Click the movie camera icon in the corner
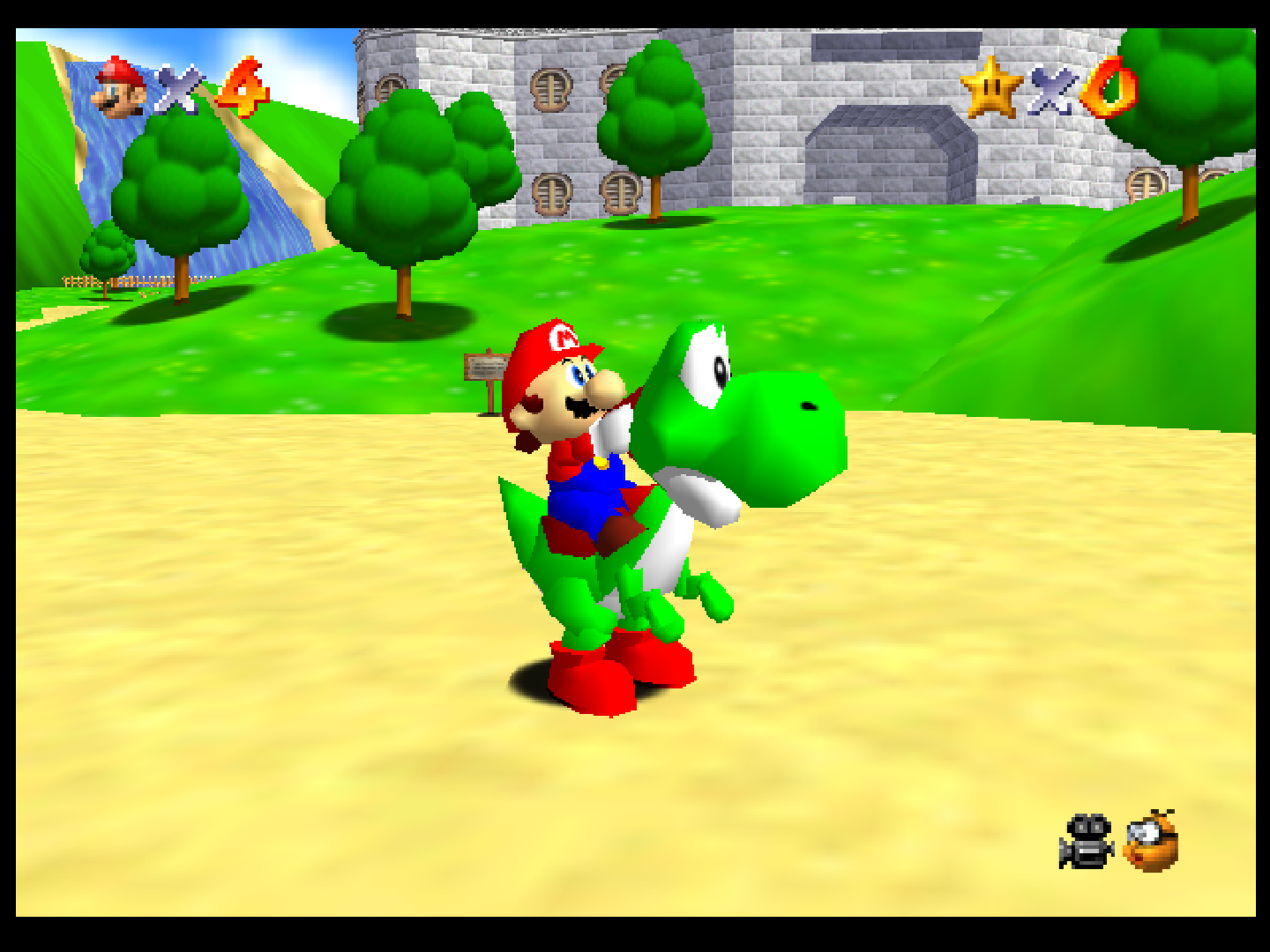Screen dimensions: 1270x952 [x=1088, y=844]
